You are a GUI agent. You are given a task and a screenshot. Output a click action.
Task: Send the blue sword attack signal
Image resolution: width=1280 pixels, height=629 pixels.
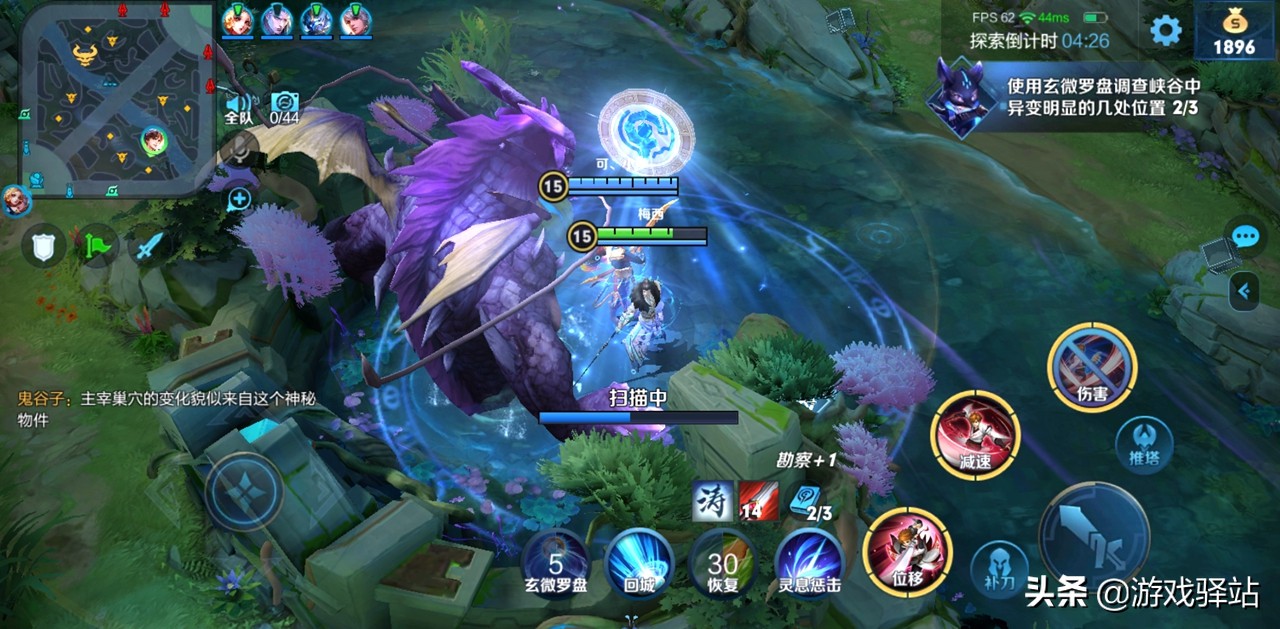pyautogui.click(x=149, y=243)
